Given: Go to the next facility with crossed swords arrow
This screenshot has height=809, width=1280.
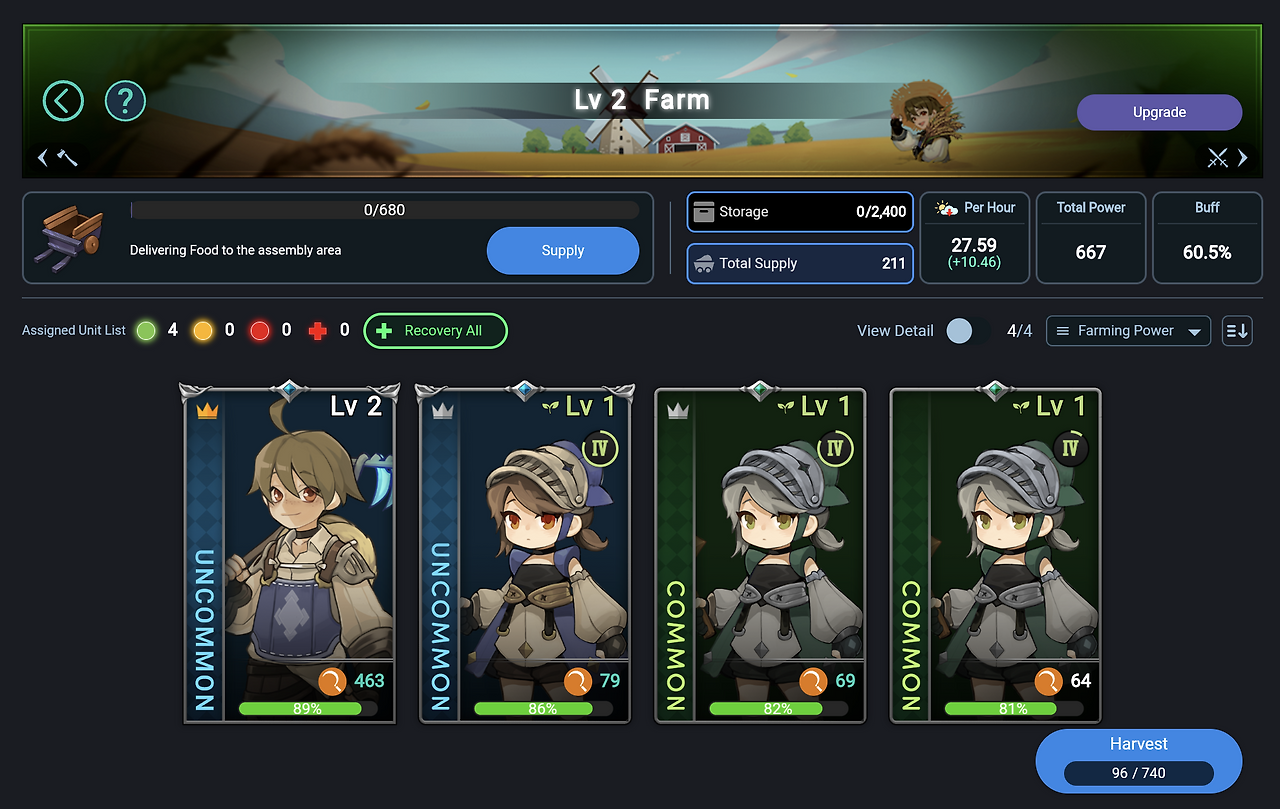Looking at the screenshot, I should tap(1227, 157).
